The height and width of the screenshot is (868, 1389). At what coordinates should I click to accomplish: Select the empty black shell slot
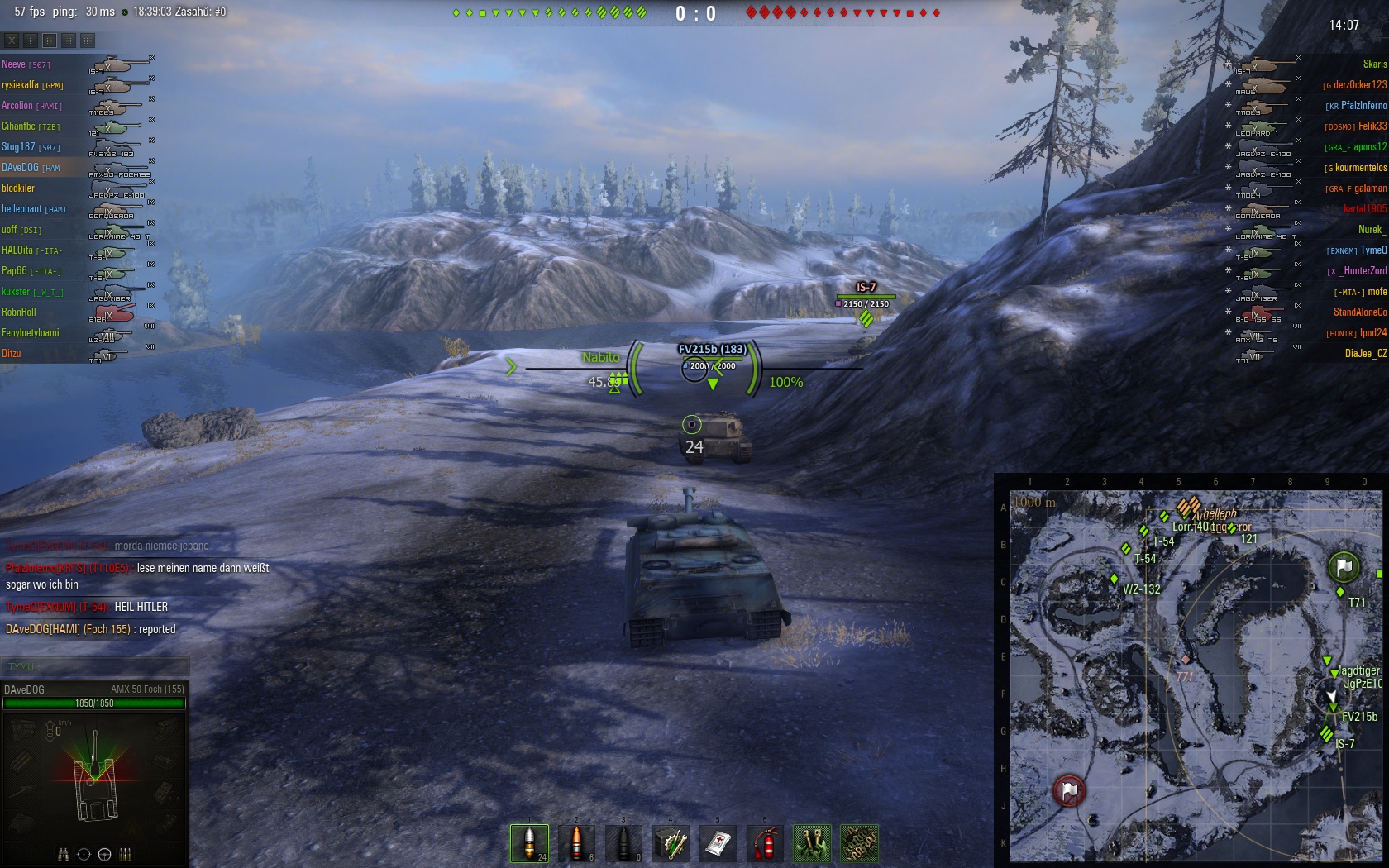(623, 843)
